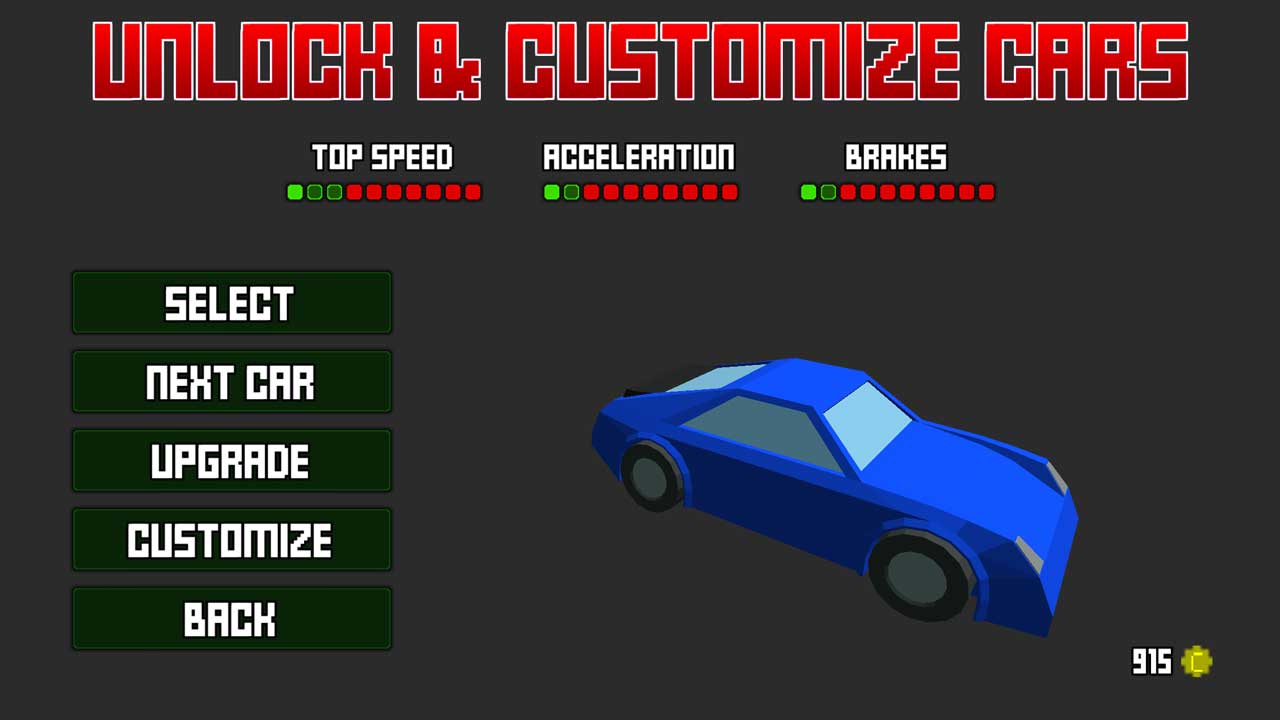The height and width of the screenshot is (720, 1280).
Task: Go back with the Back button
Action: coord(231,619)
